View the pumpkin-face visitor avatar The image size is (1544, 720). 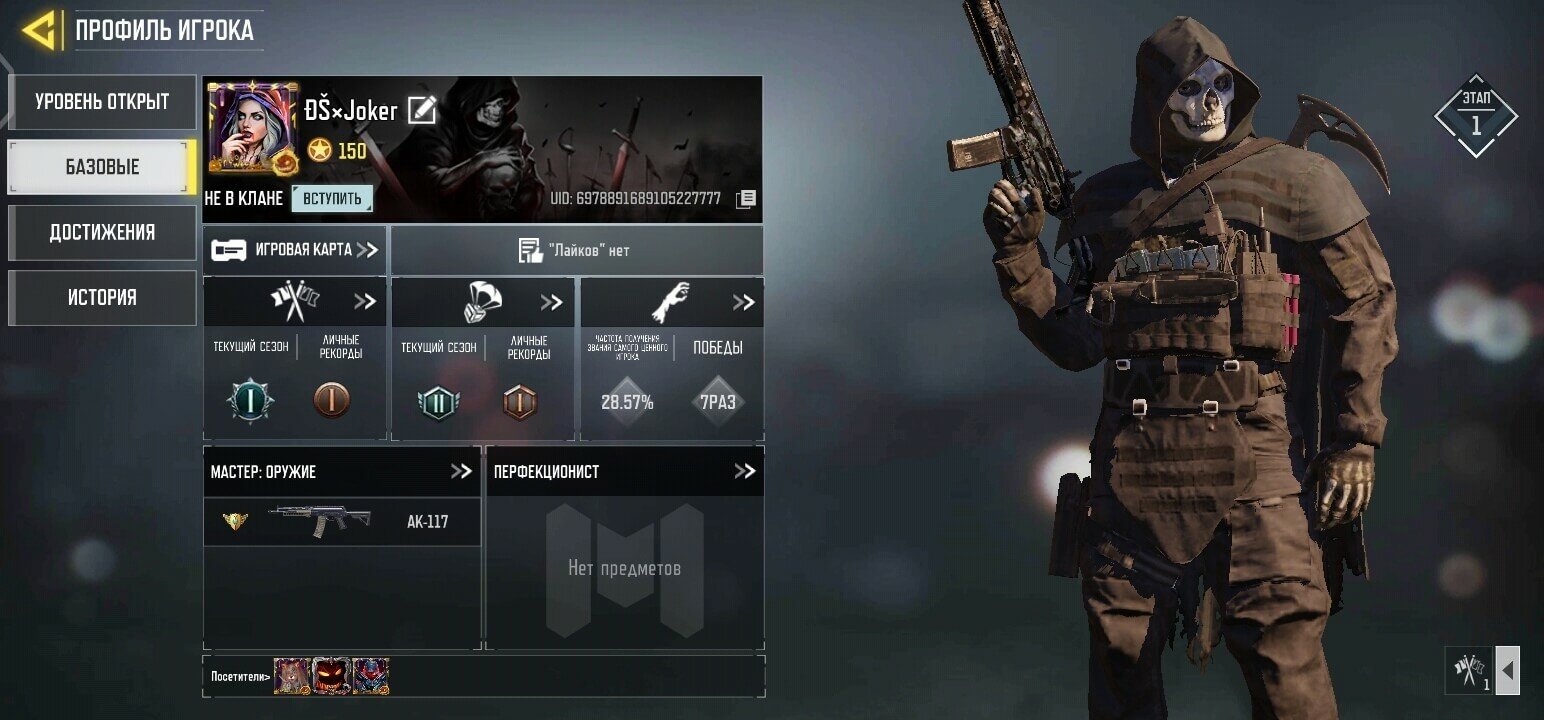pyautogui.click(x=331, y=676)
